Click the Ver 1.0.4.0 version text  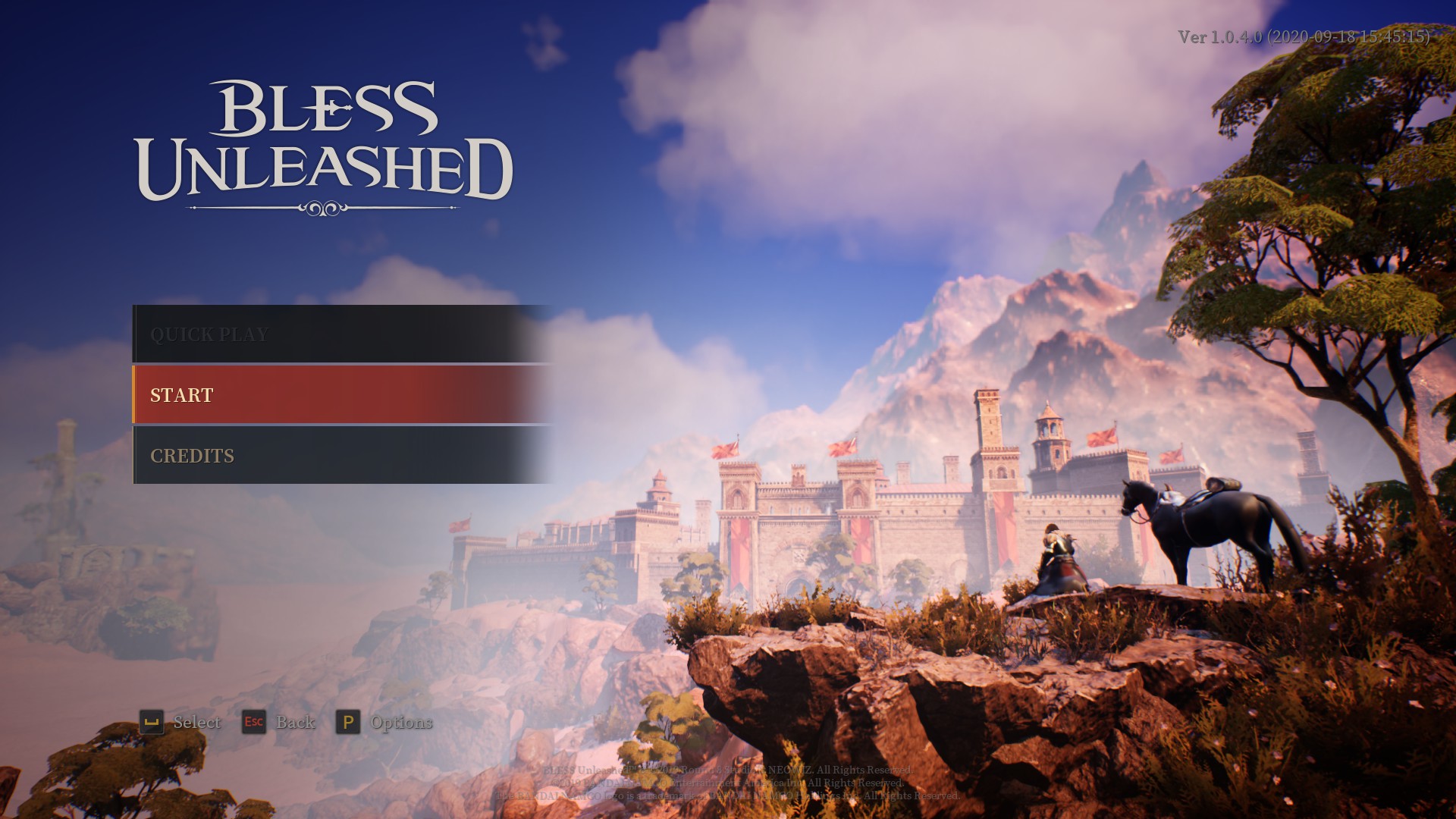click(x=1306, y=34)
